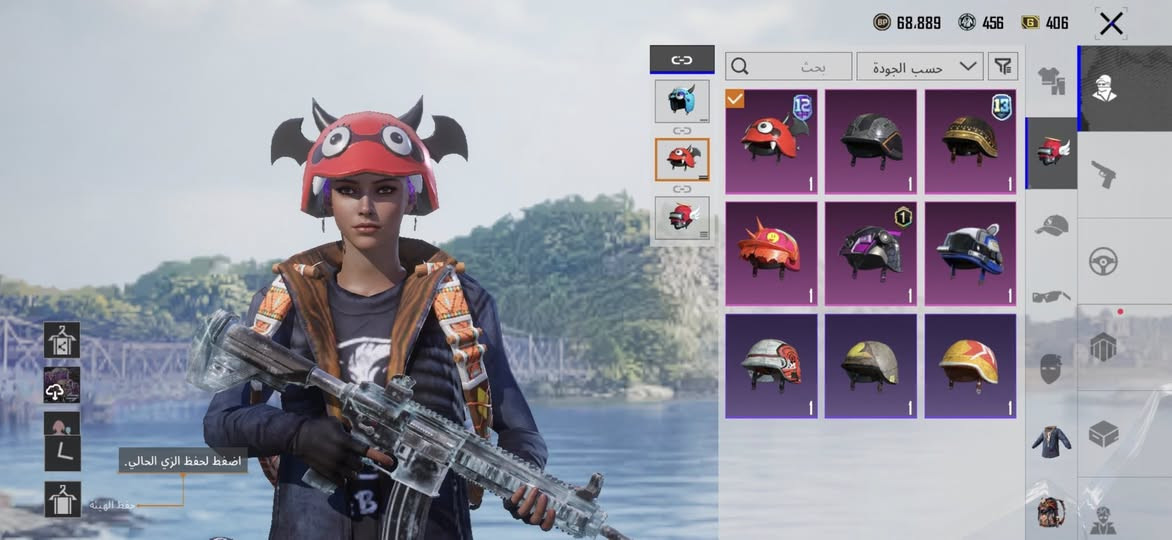The height and width of the screenshot is (540, 1172).
Task: Open the steering wheel vehicles tab
Action: [1104, 261]
